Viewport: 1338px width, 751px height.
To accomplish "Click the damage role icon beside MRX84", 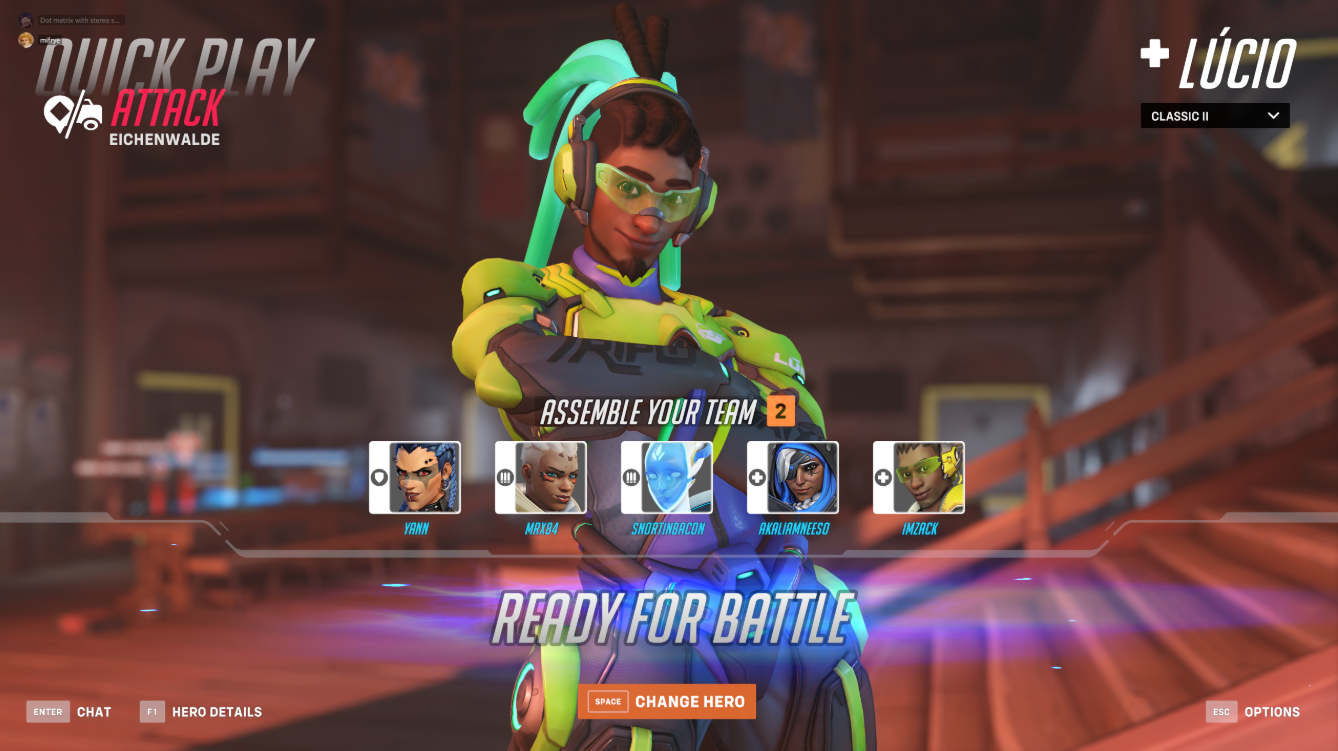I will pos(506,477).
